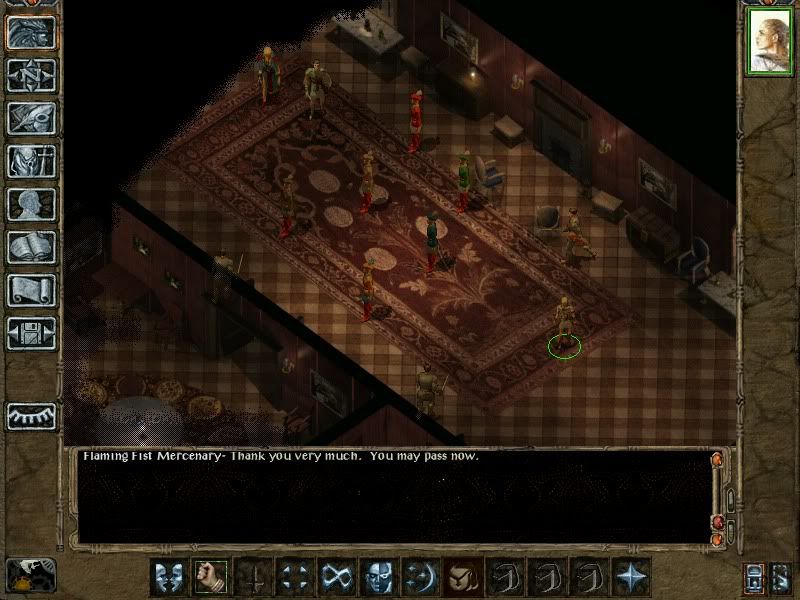Open the journal via the quill icon
The height and width of the screenshot is (600, 800).
click(x=31, y=118)
